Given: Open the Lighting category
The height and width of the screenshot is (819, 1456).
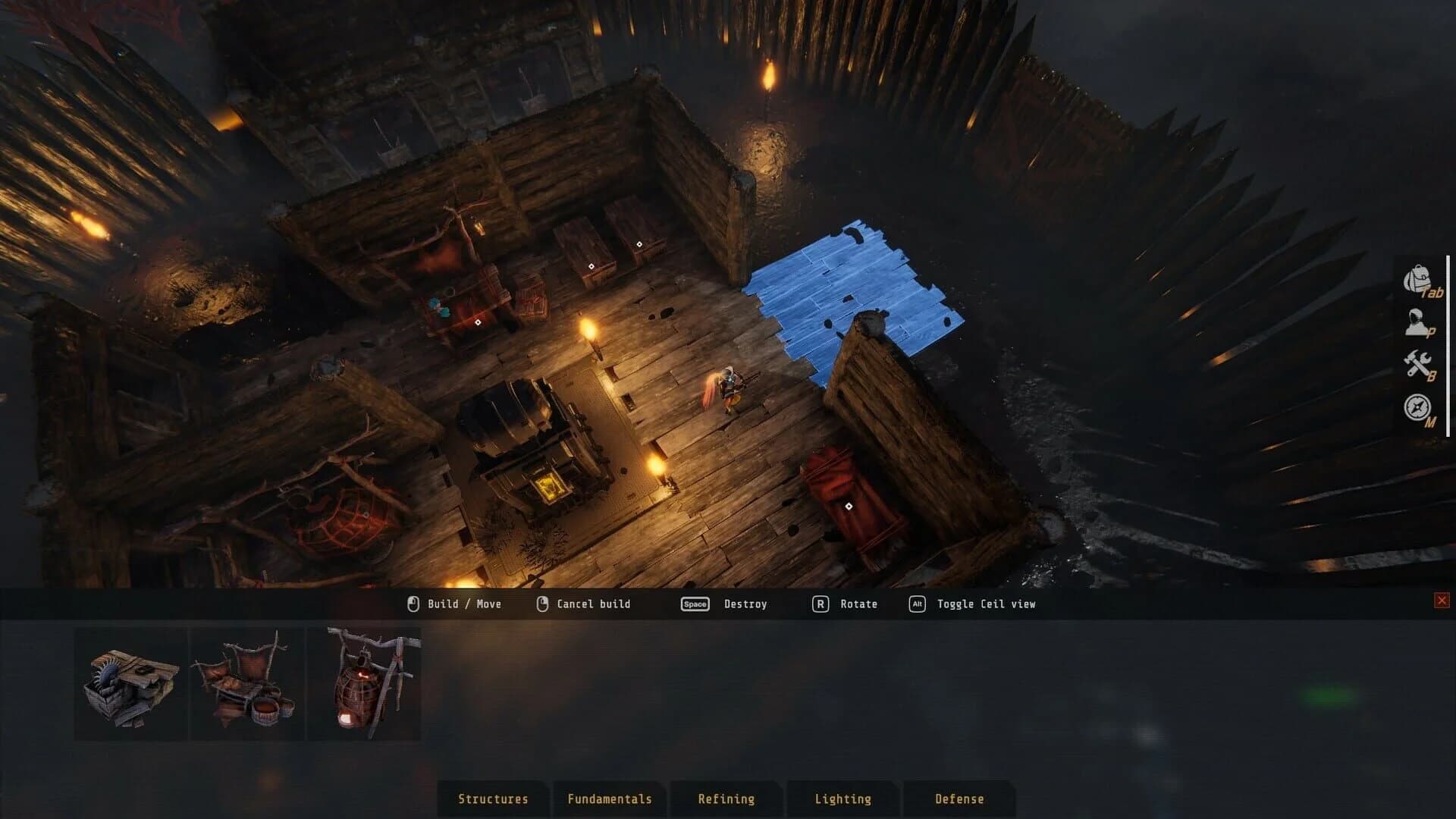Looking at the screenshot, I should pos(843,799).
